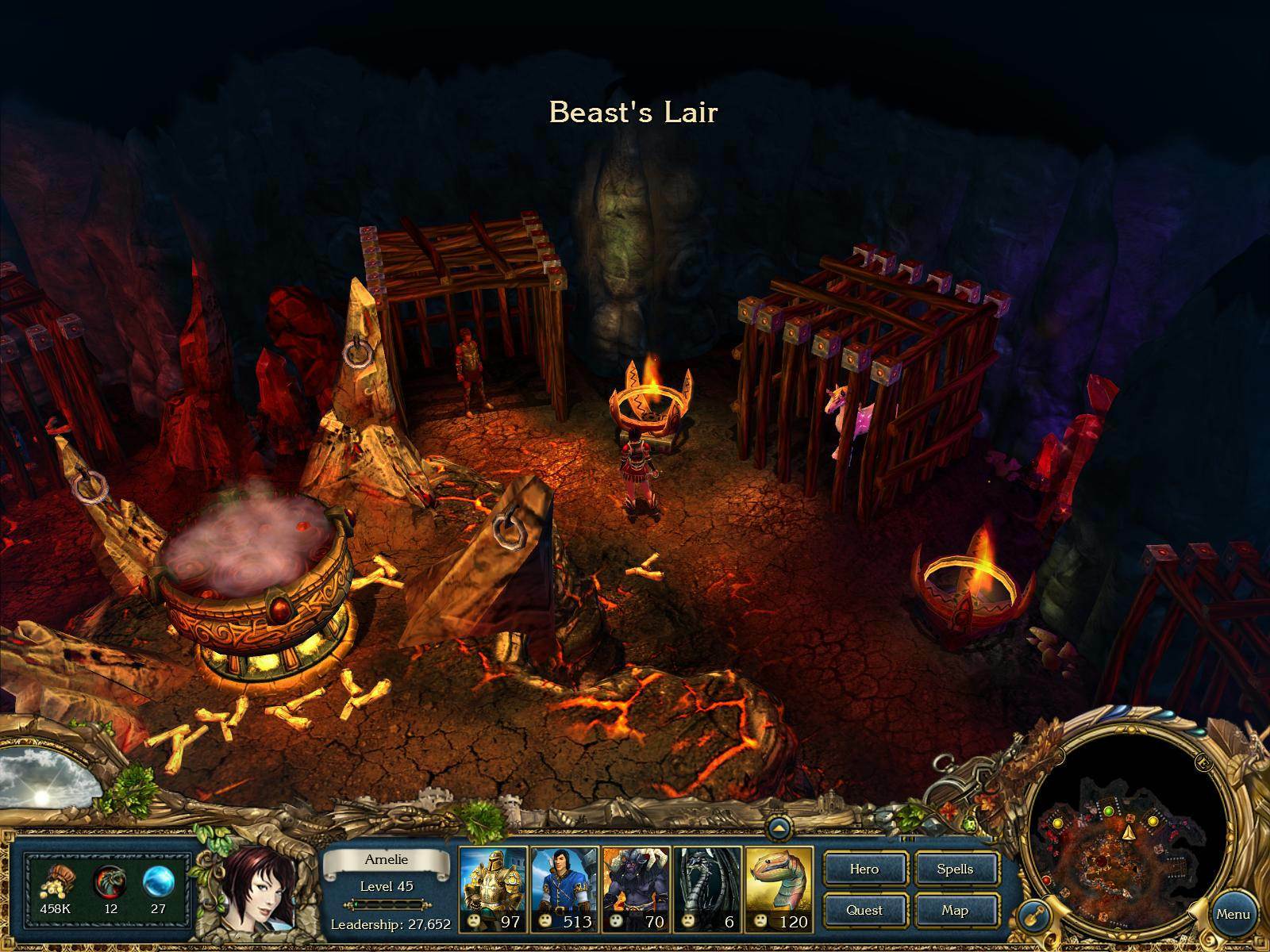
Task: Show the Quest log
Action: click(x=864, y=910)
